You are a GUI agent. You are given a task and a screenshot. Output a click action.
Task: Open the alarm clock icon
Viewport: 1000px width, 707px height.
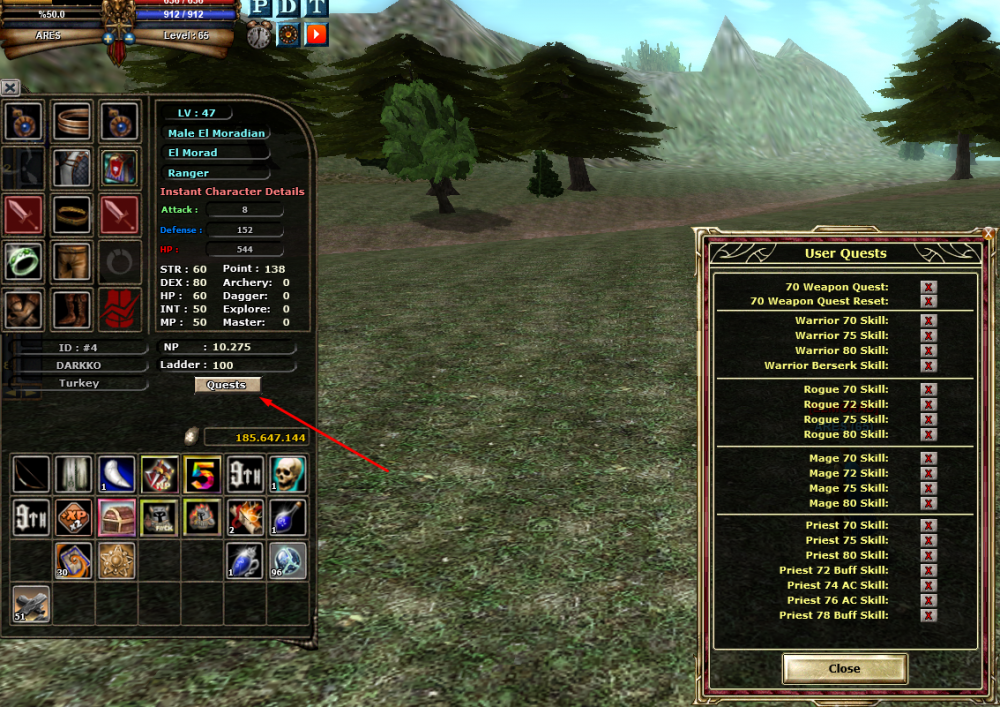[x=260, y=35]
